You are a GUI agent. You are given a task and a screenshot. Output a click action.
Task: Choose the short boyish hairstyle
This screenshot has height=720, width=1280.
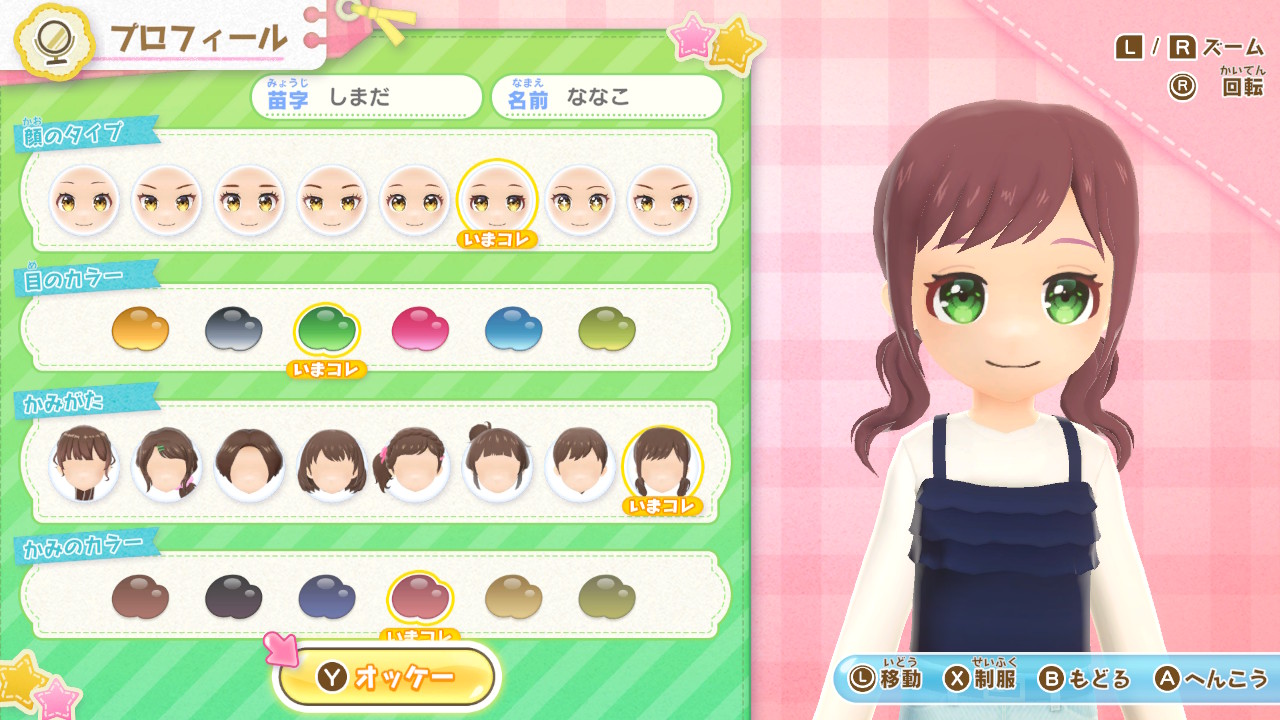click(x=580, y=464)
